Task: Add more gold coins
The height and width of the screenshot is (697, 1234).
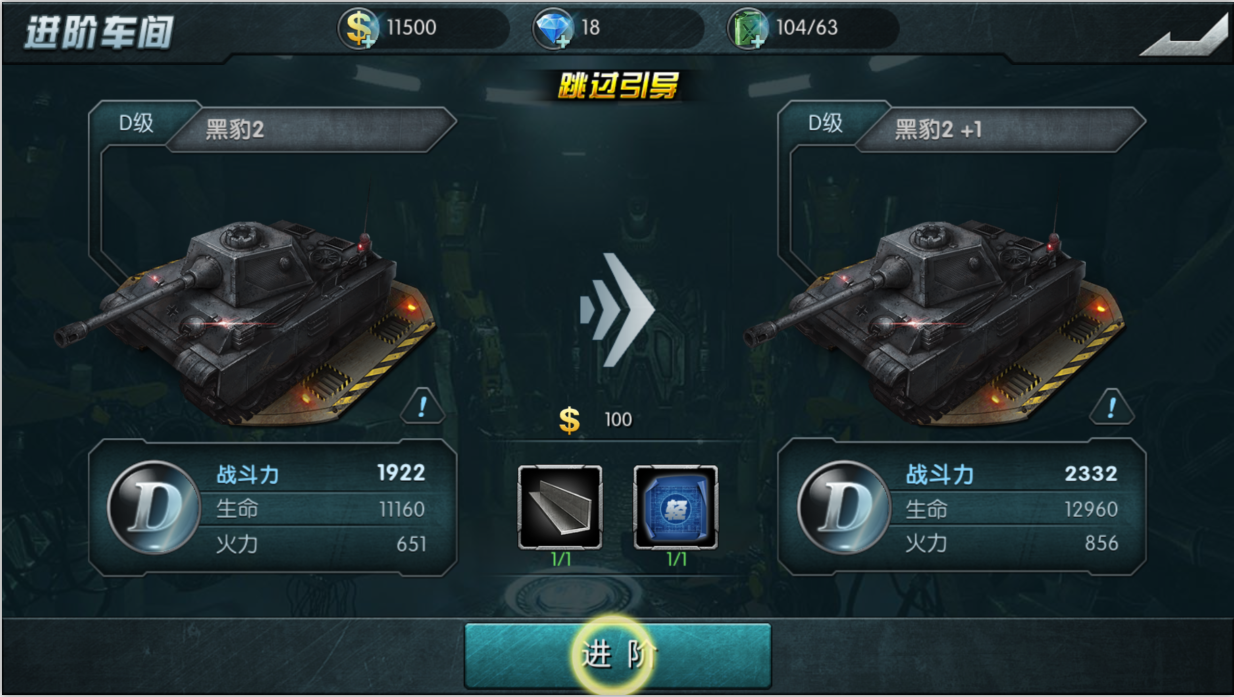Action: pos(360,28)
